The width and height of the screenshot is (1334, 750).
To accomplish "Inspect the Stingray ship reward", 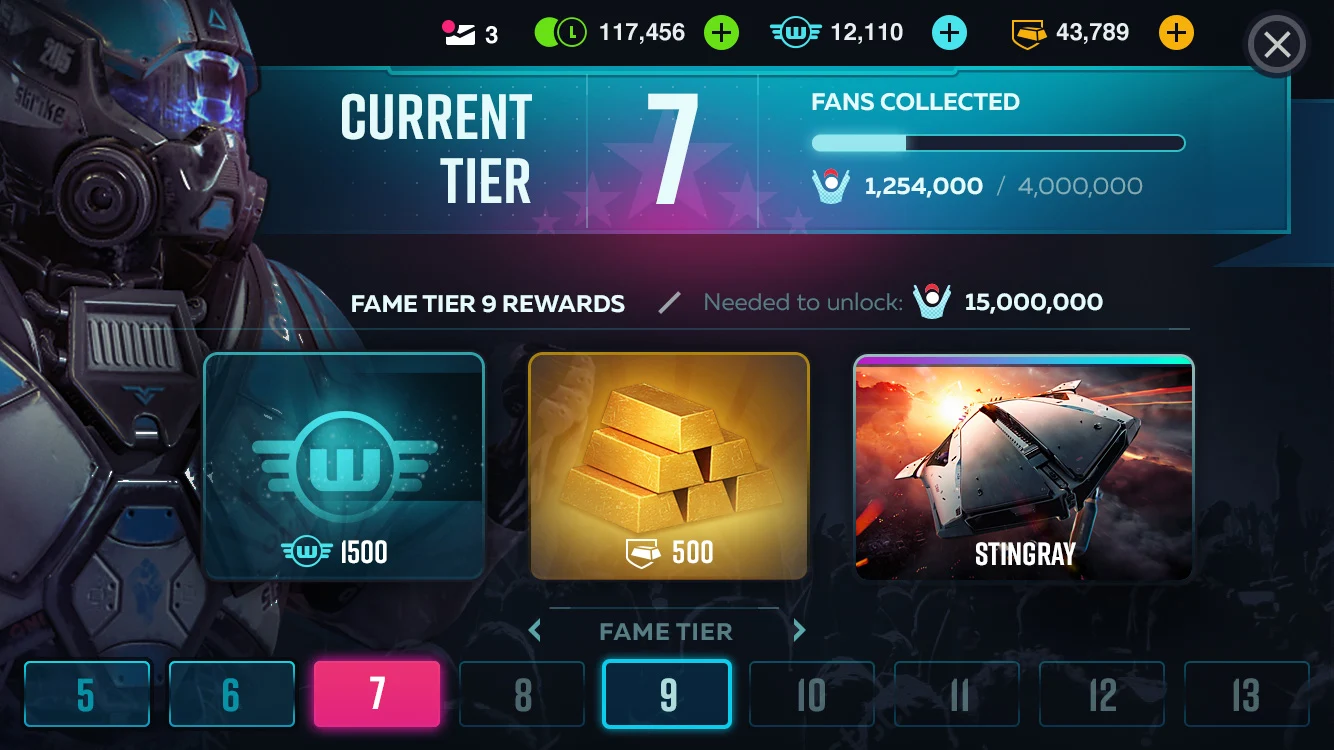I will tap(1023, 468).
